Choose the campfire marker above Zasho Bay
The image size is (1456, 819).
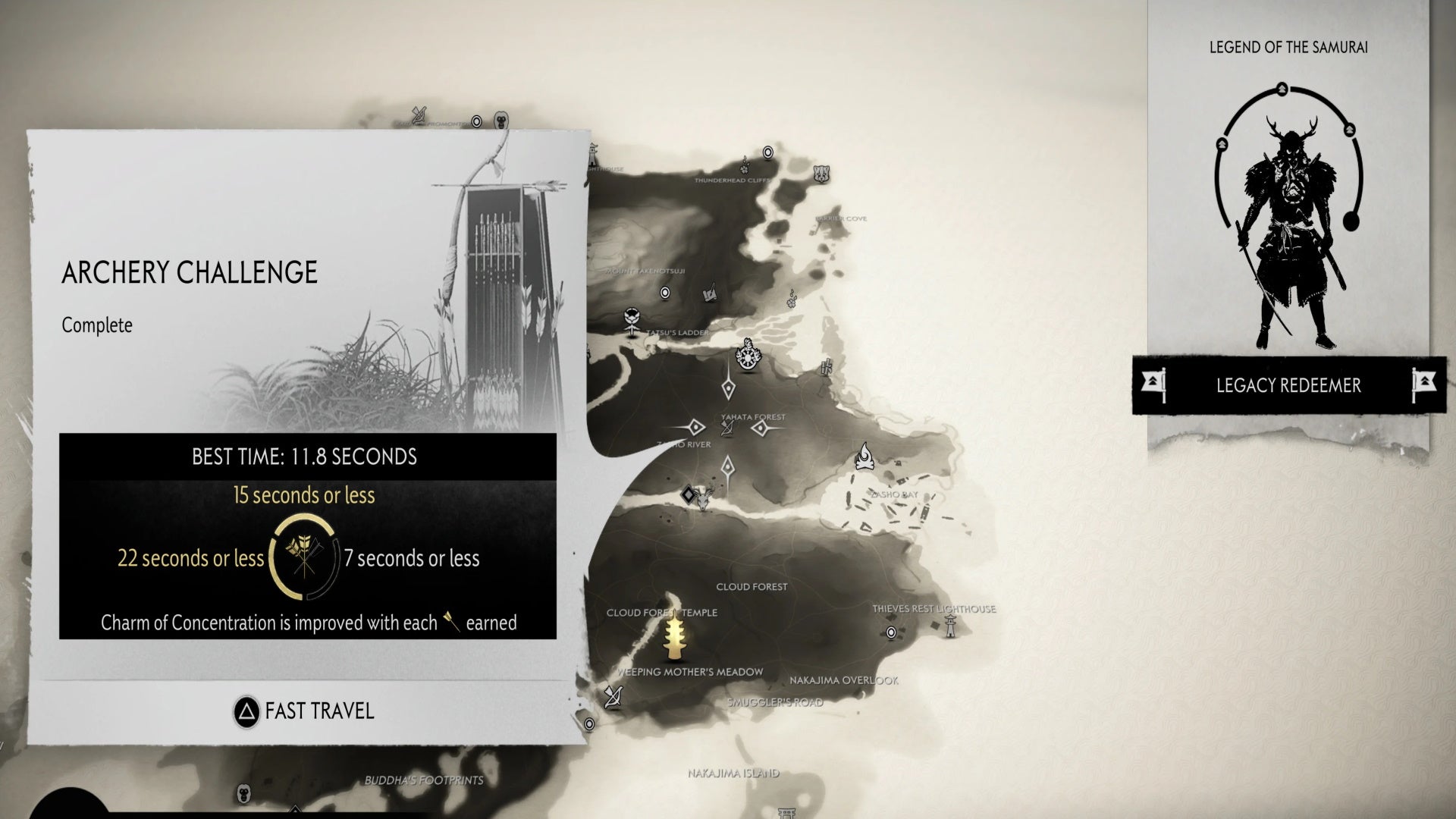coord(864,456)
